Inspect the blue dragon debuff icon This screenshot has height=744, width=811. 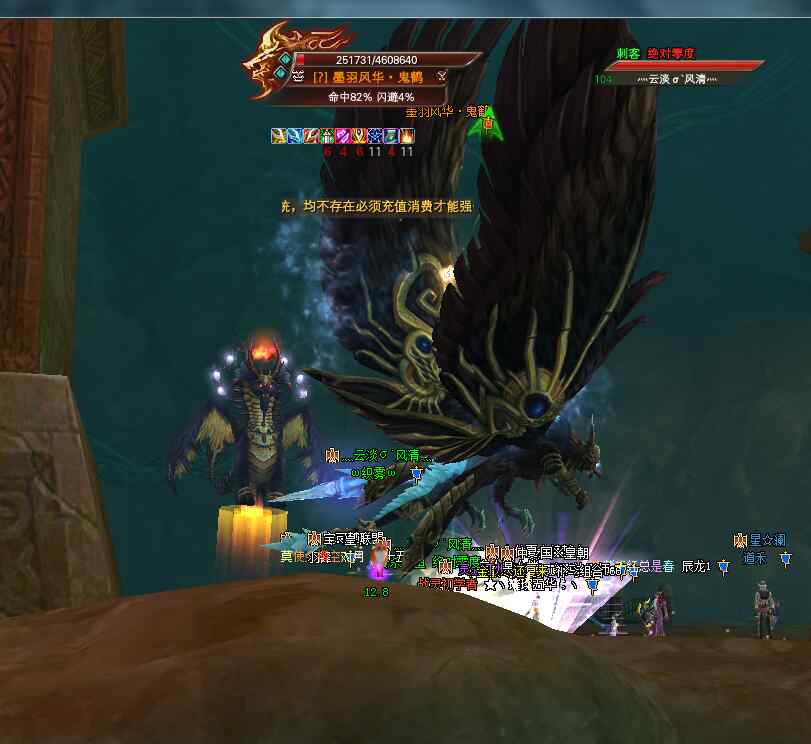[293, 136]
